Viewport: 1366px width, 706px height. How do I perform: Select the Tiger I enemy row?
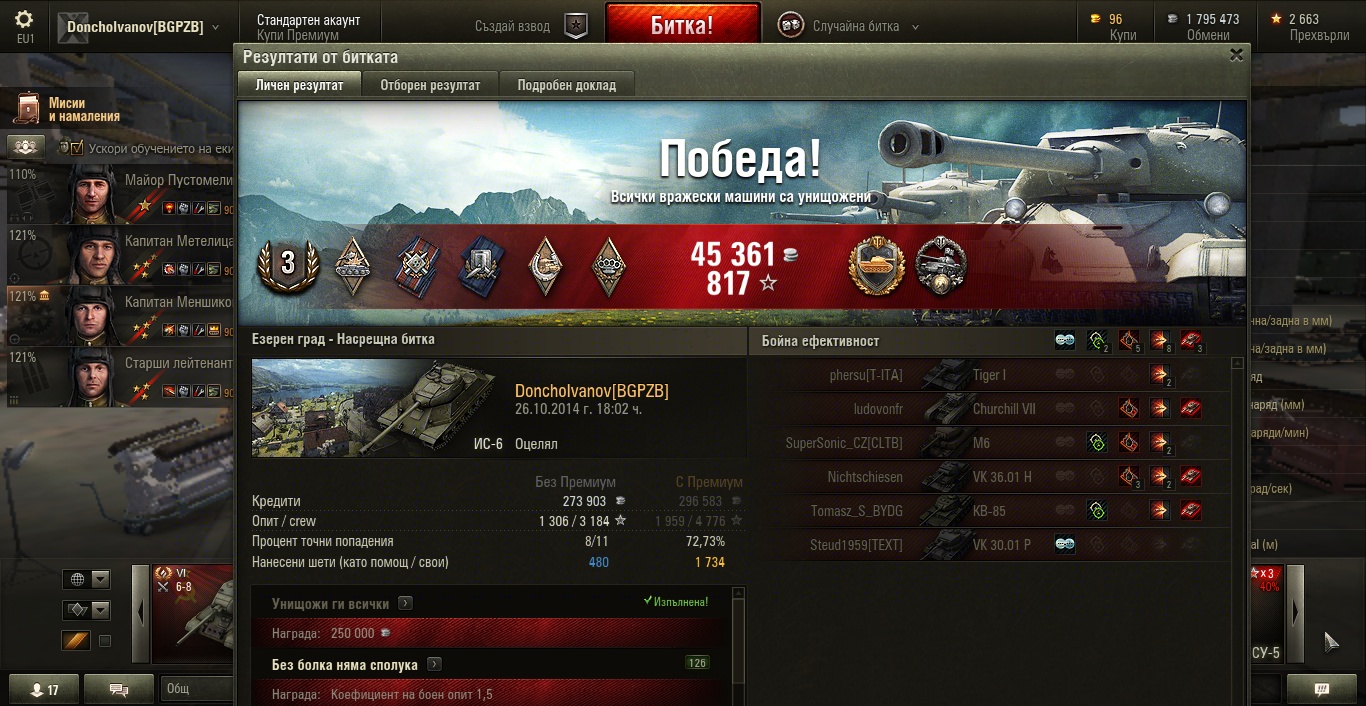(990, 375)
